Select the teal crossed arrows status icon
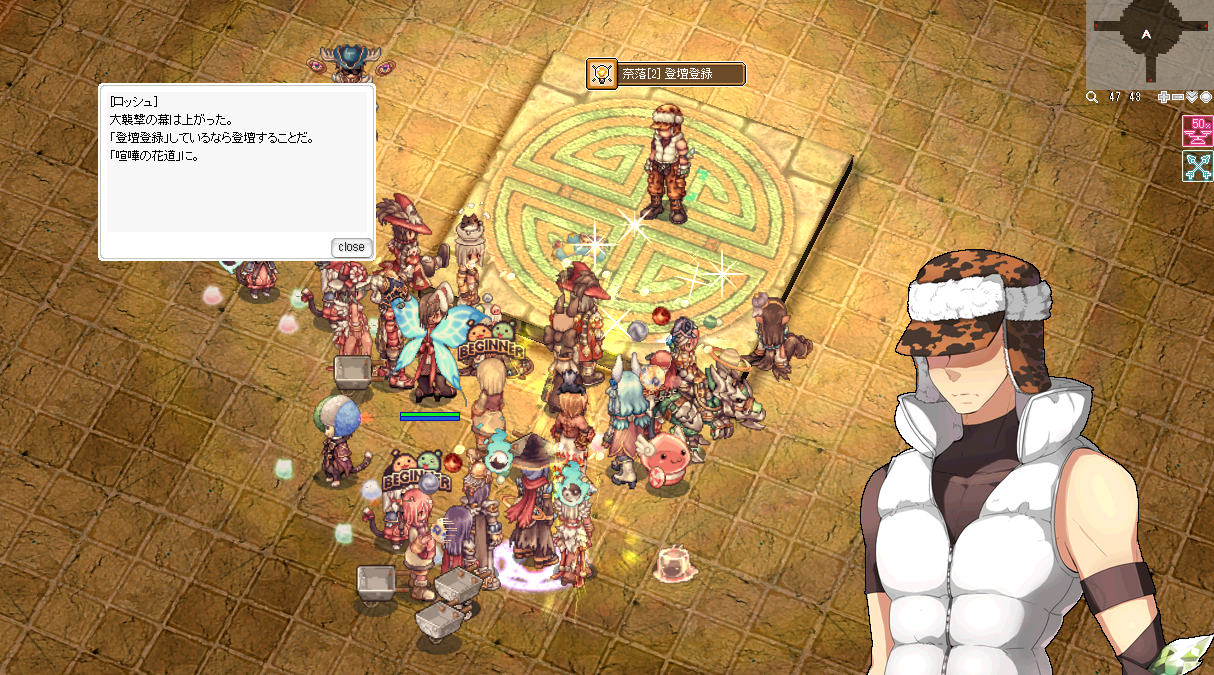Viewport: 1214px width, 675px height. 1197,167
